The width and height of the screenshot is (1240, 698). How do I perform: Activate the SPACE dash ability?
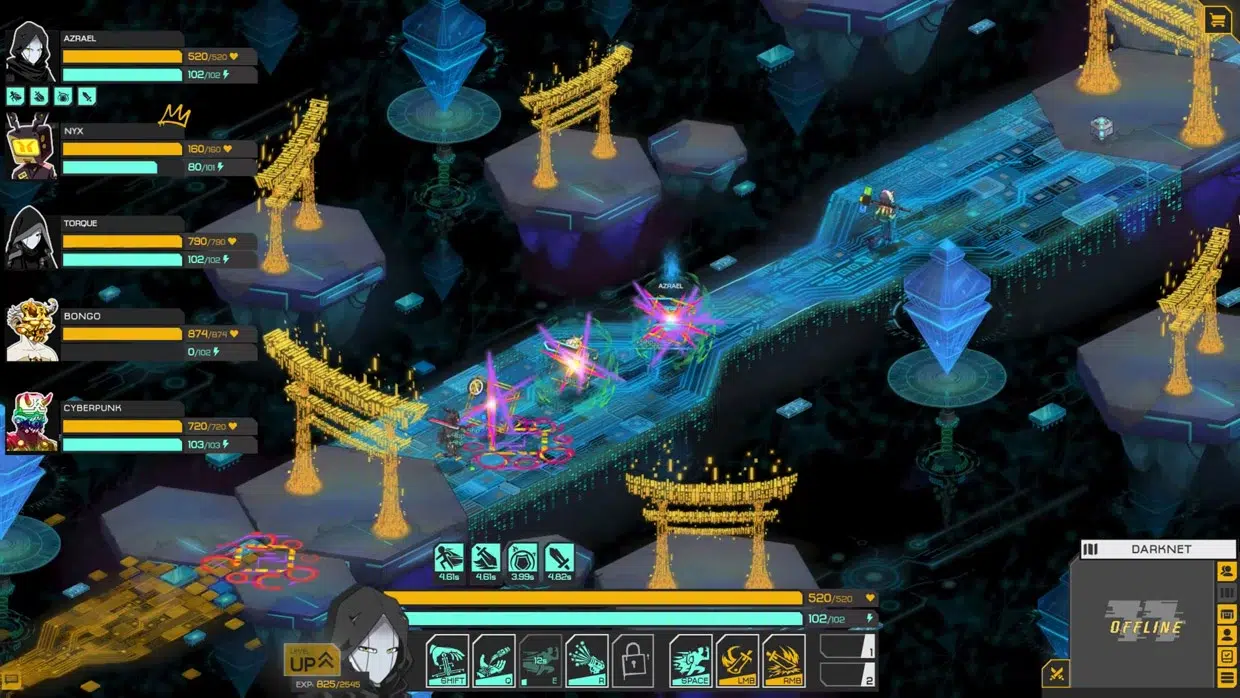pos(691,661)
